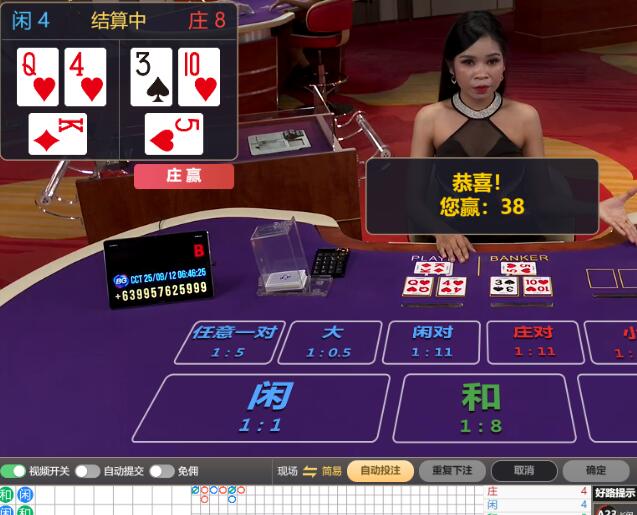Toggle 自动提交 auto-submit
This screenshot has width=637, height=515.
[x=87, y=471]
